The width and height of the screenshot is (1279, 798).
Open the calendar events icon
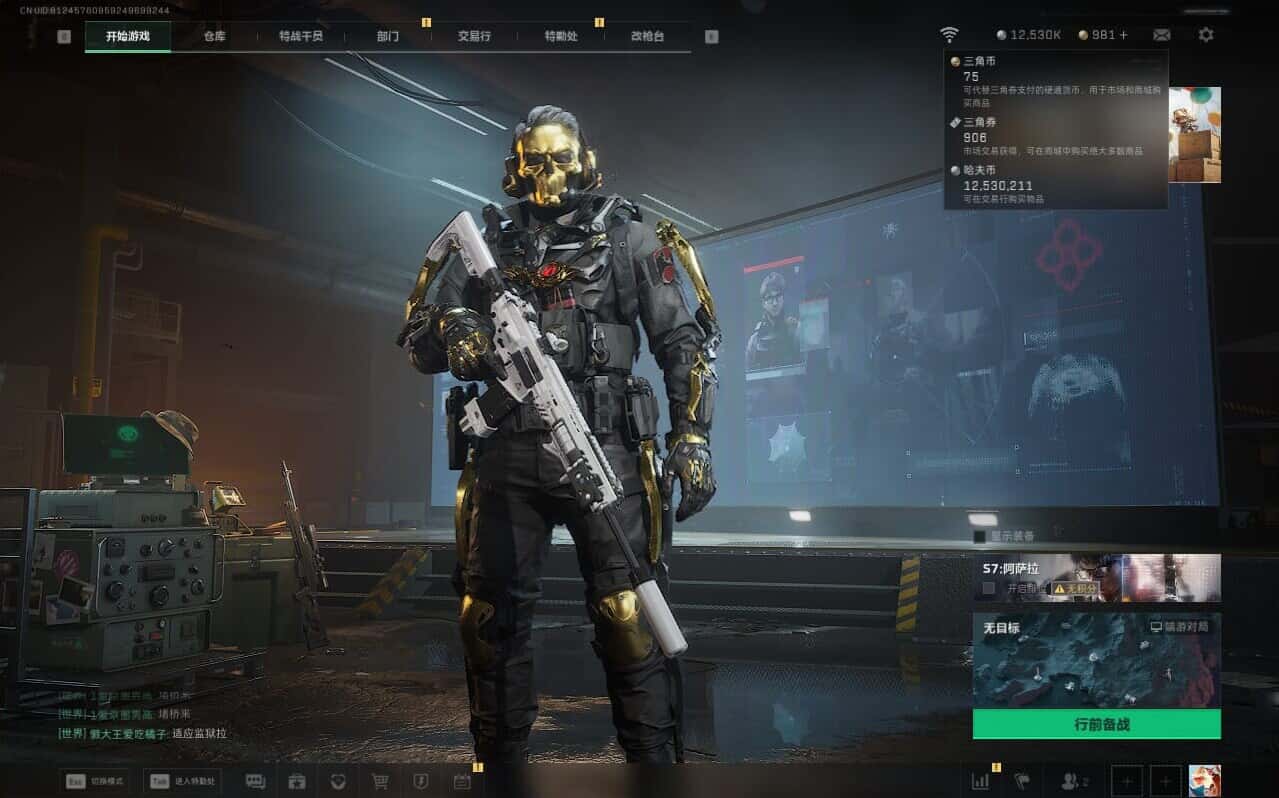[462, 781]
